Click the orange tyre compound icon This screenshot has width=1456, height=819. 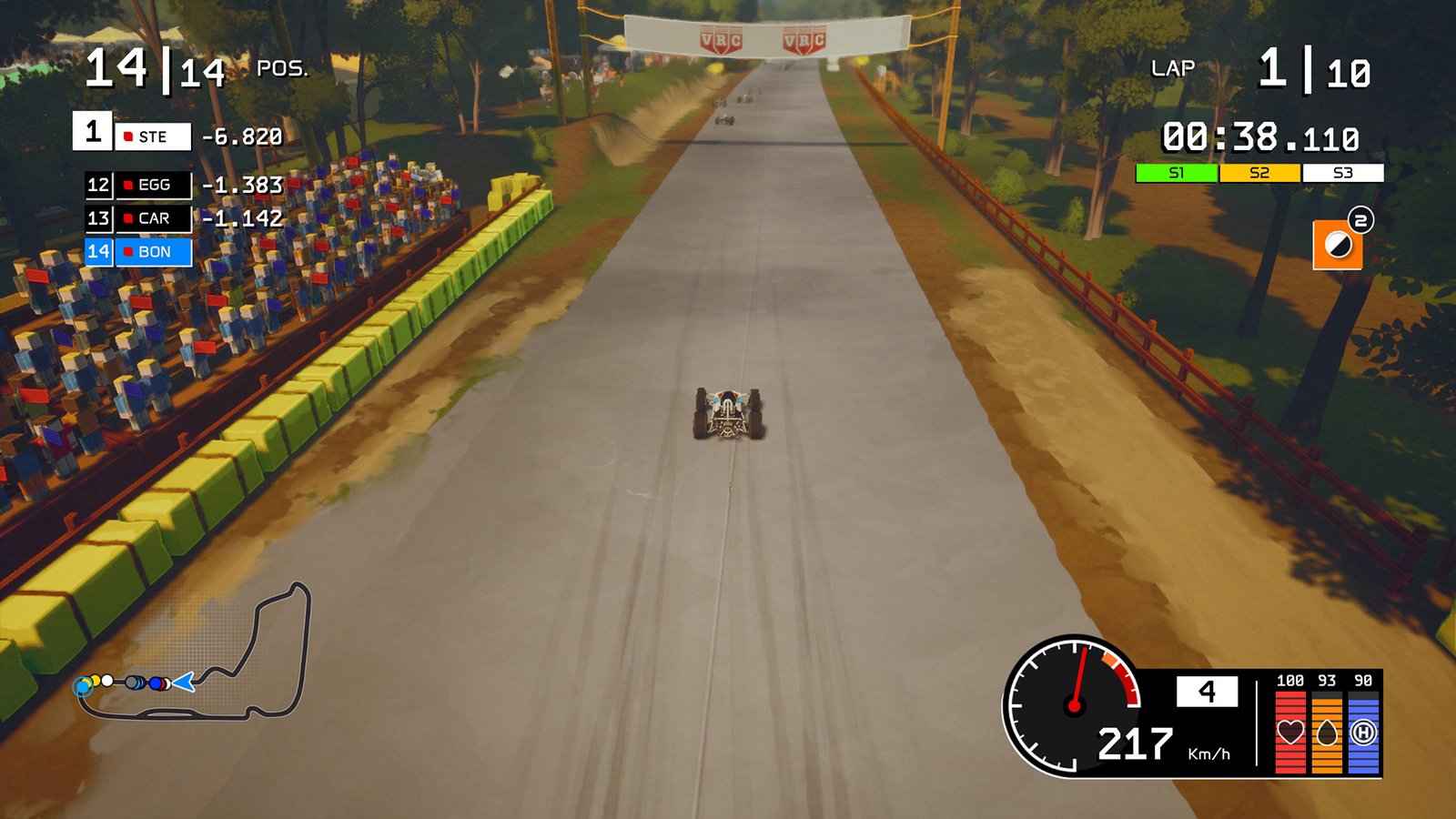(1337, 245)
